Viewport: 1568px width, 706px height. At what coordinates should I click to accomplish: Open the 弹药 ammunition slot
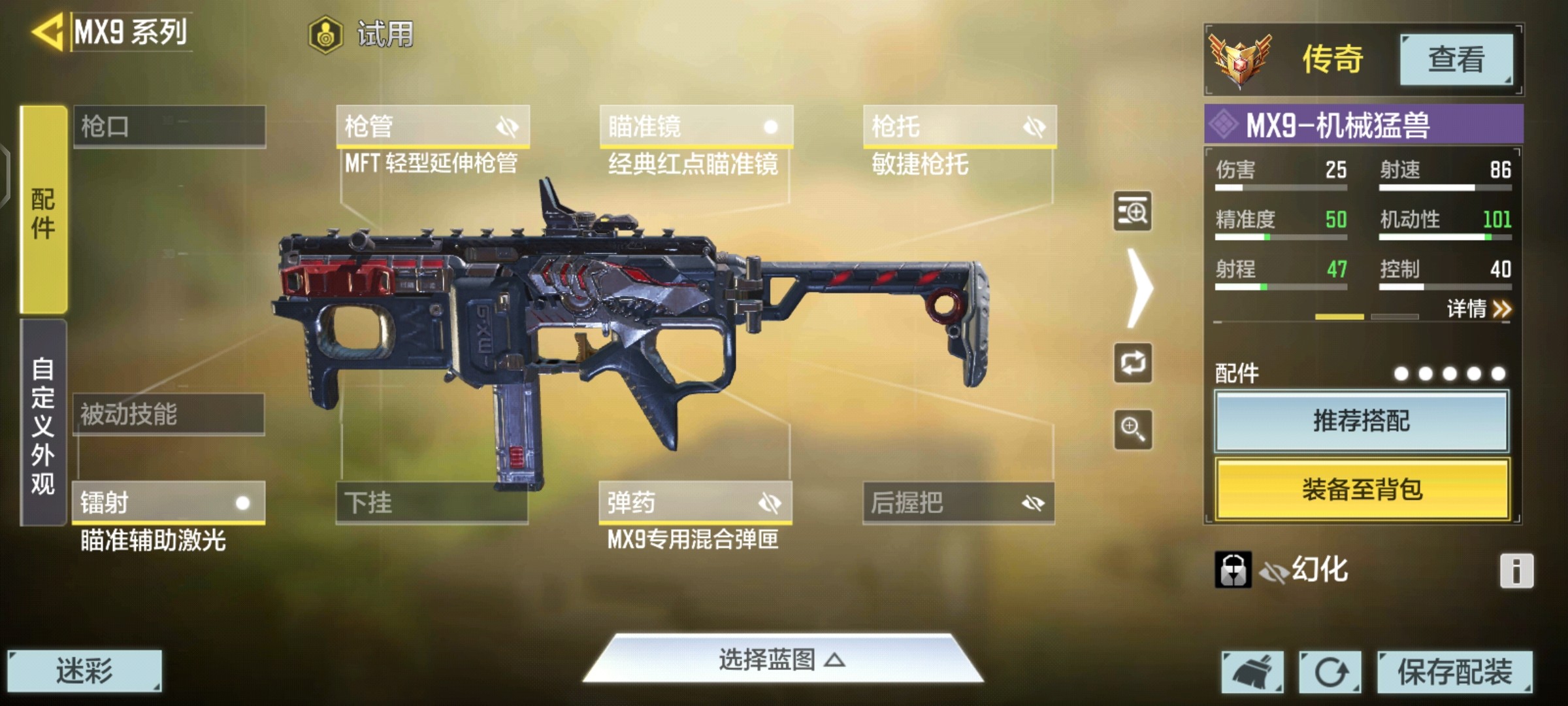[695, 503]
